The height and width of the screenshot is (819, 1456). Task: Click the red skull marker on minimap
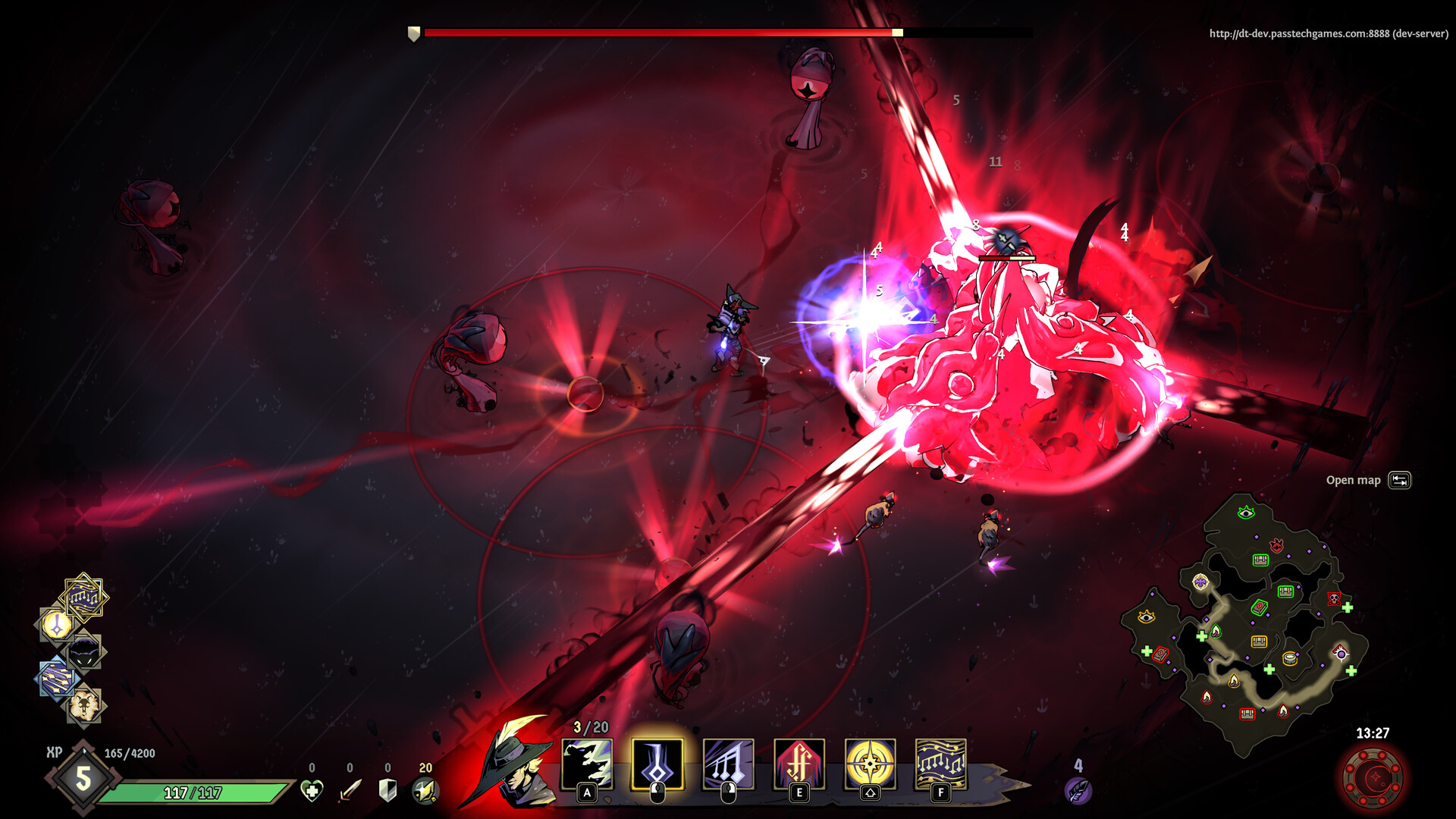click(x=1334, y=599)
